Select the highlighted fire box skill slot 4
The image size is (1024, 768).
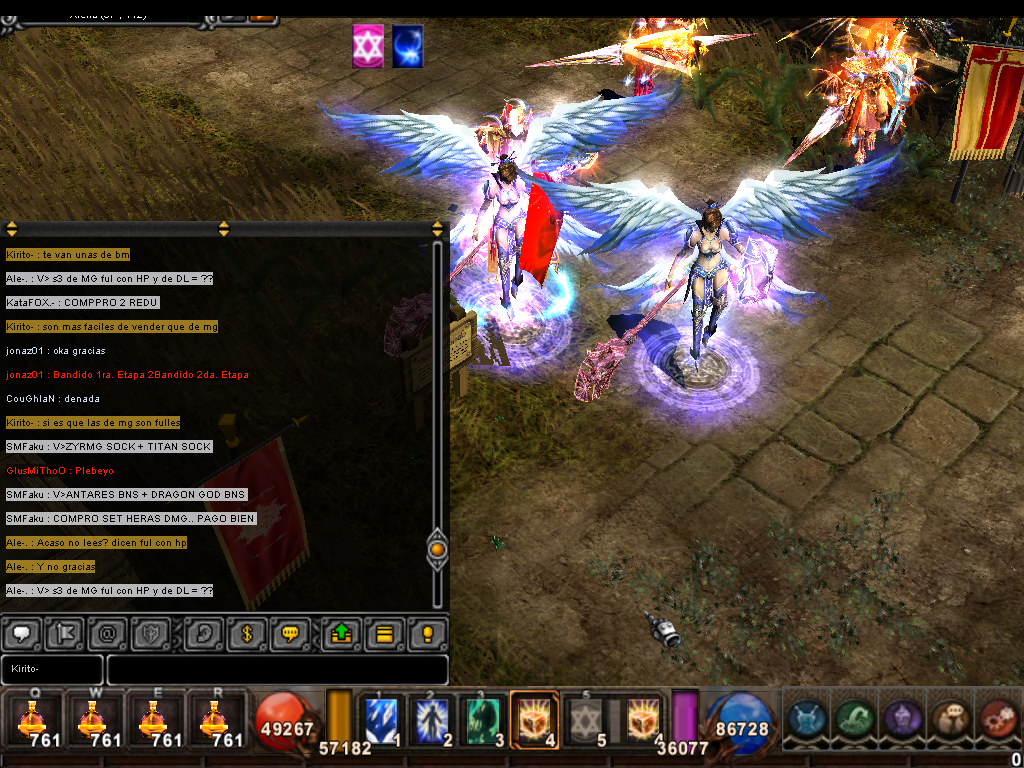(x=534, y=720)
